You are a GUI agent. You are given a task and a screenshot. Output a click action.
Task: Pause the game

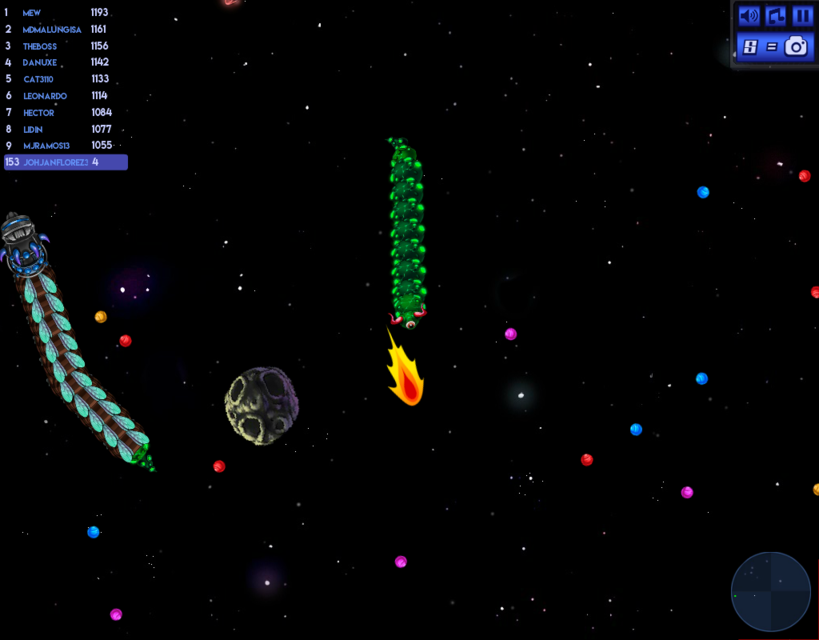coord(802,16)
